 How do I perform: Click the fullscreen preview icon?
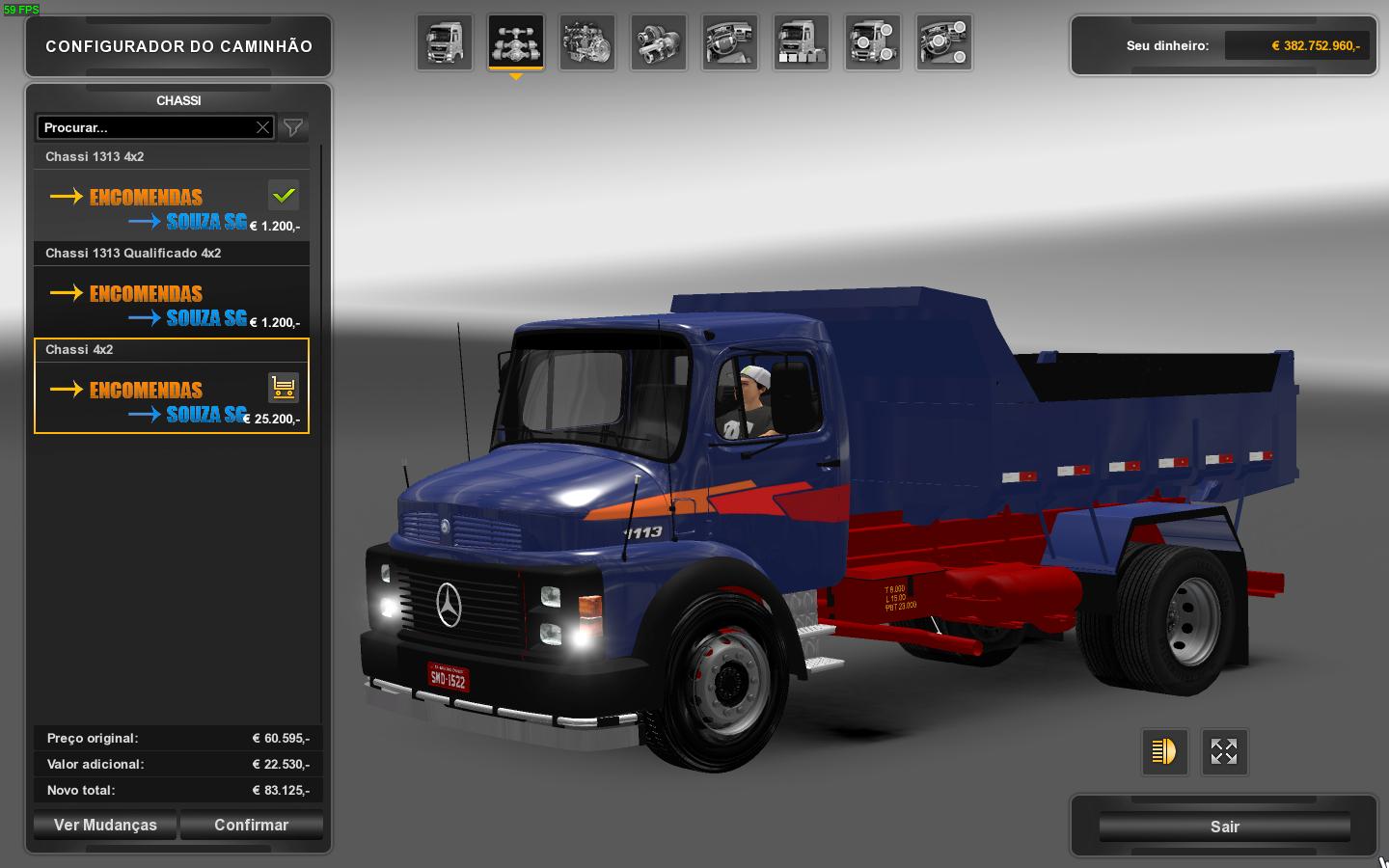tap(1223, 751)
